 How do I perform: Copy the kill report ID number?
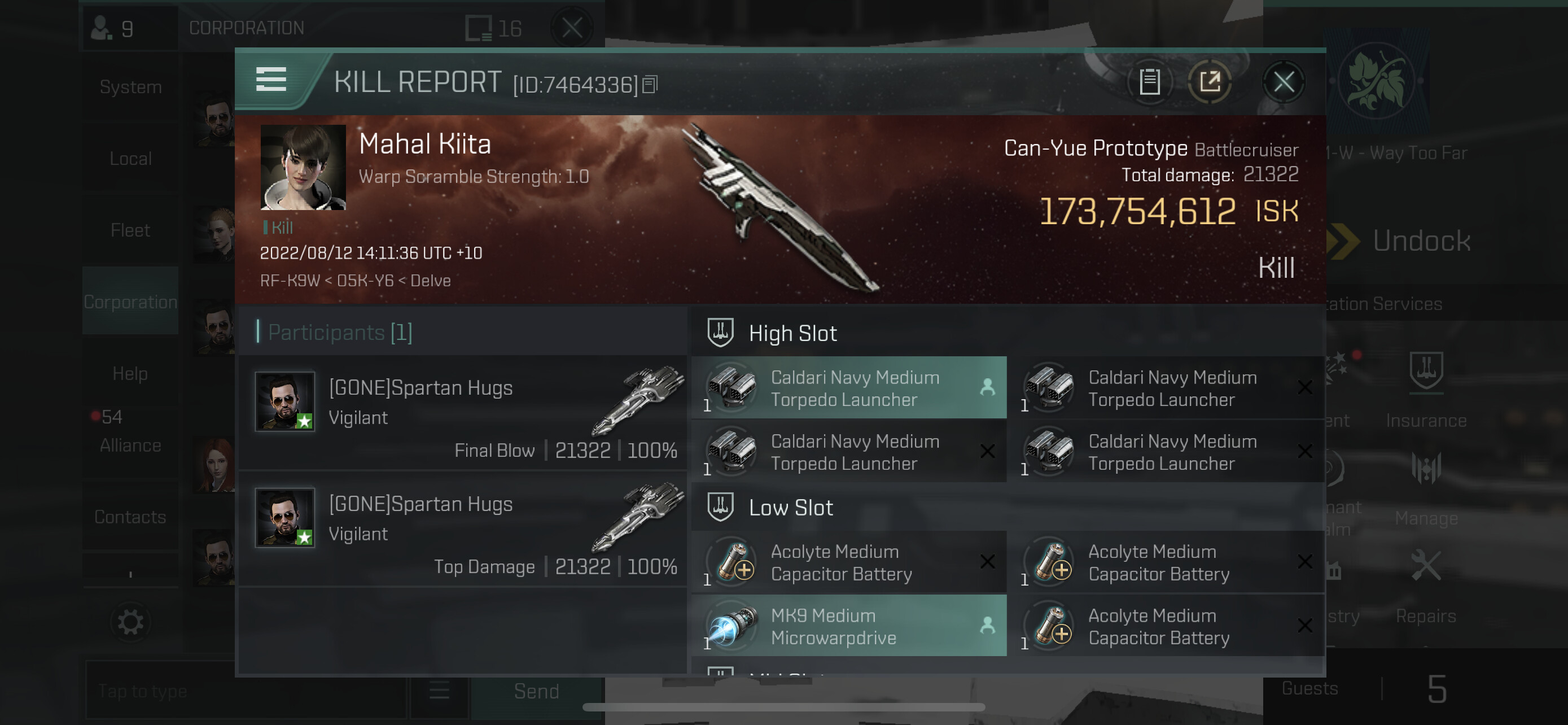coord(650,85)
